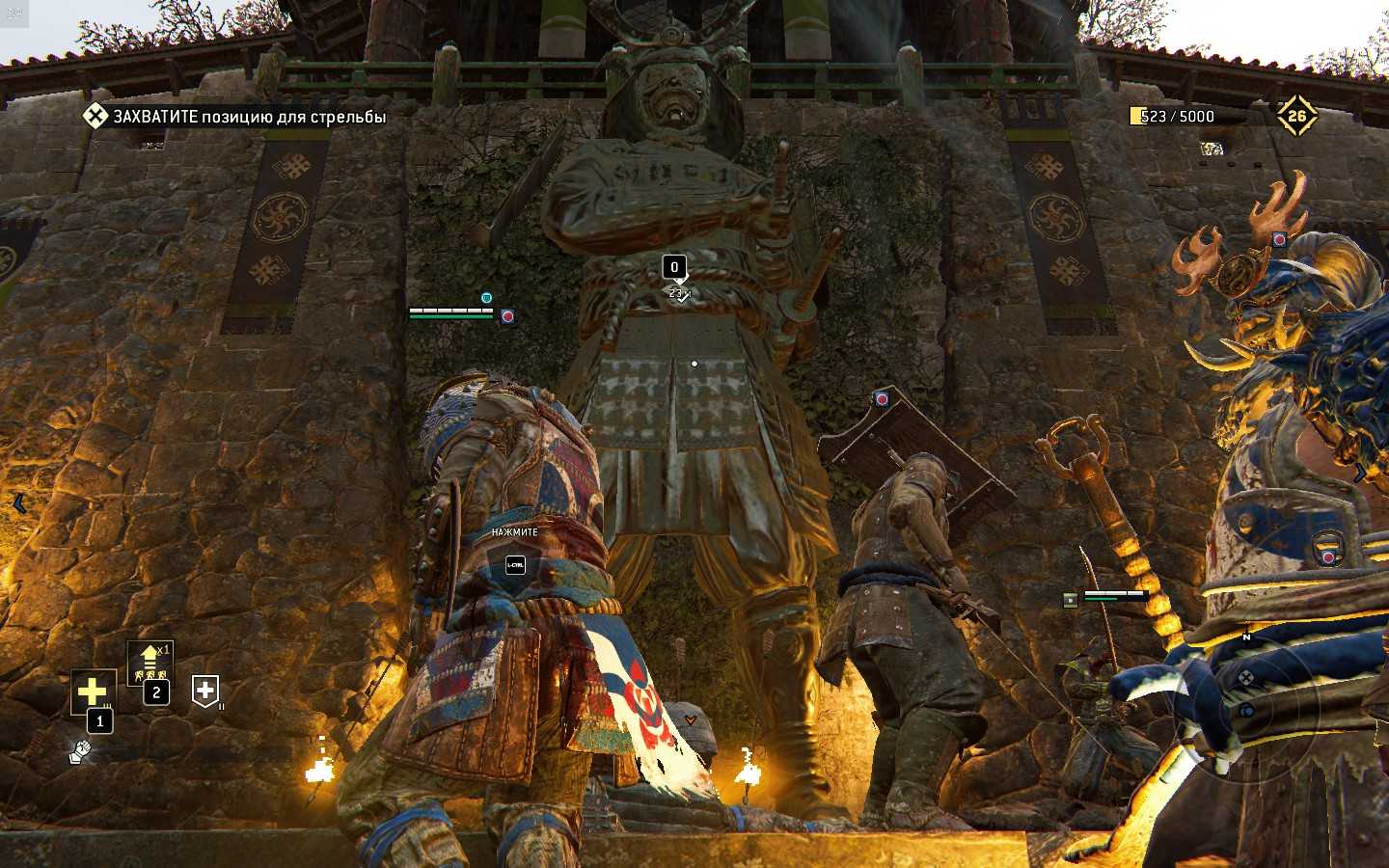This screenshot has height=868, width=1389.
Task: Select the shield with plus feat icon
Action: tap(204, 691)
